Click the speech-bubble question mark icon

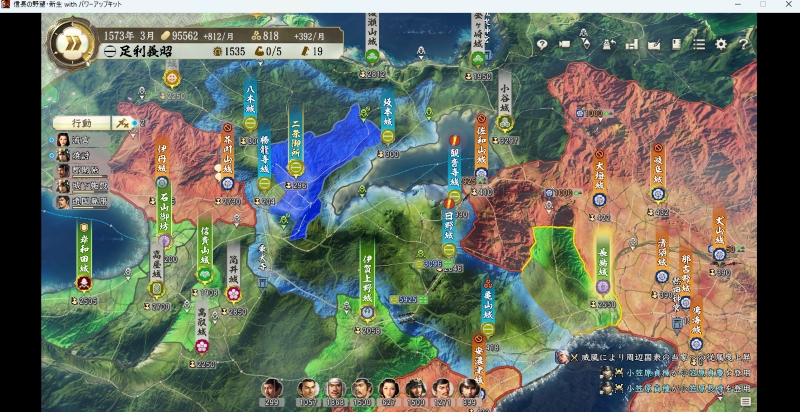[x=541, y=44]
